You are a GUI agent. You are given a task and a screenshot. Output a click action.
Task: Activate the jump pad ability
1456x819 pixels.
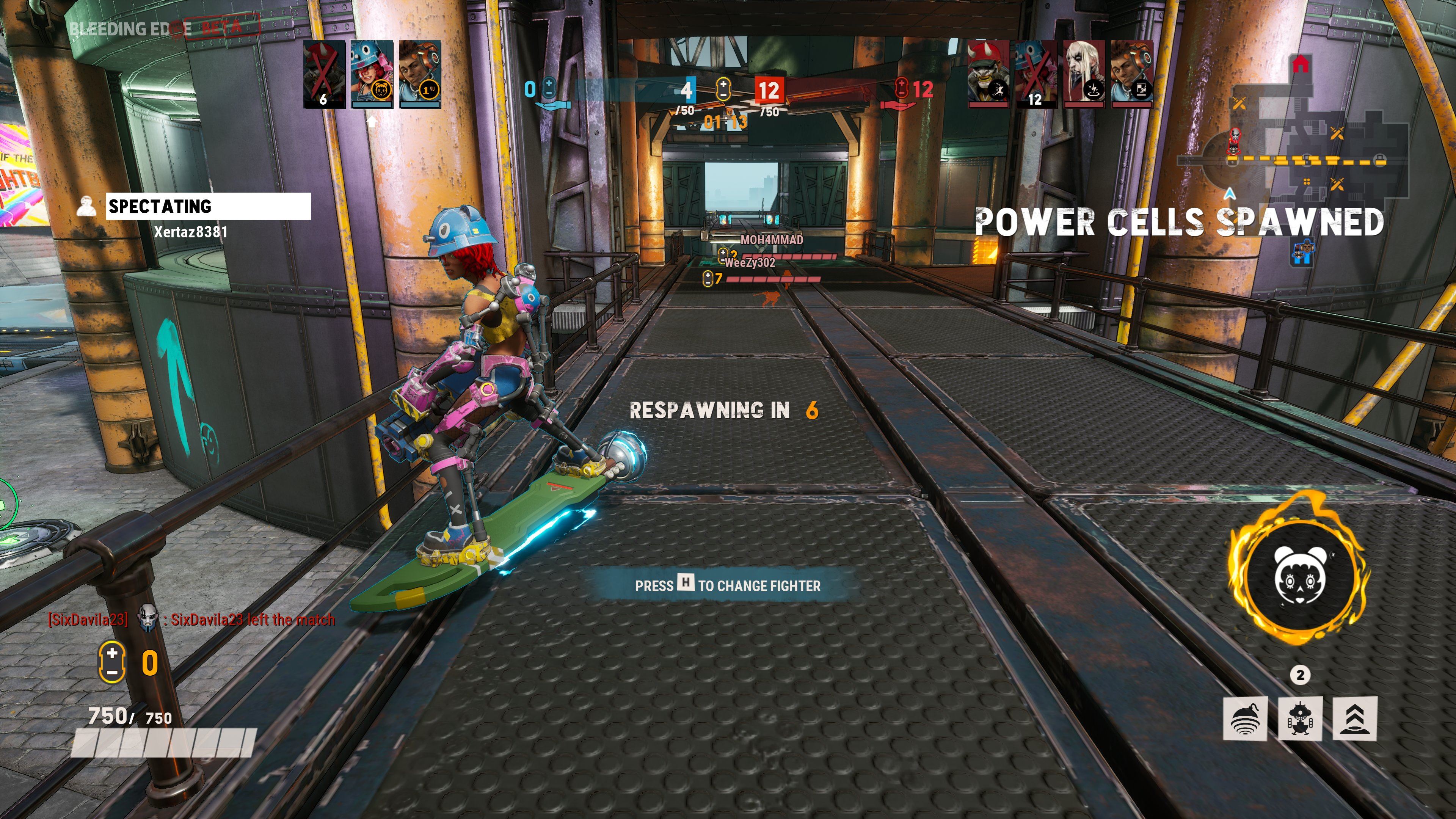point(1355,719)
